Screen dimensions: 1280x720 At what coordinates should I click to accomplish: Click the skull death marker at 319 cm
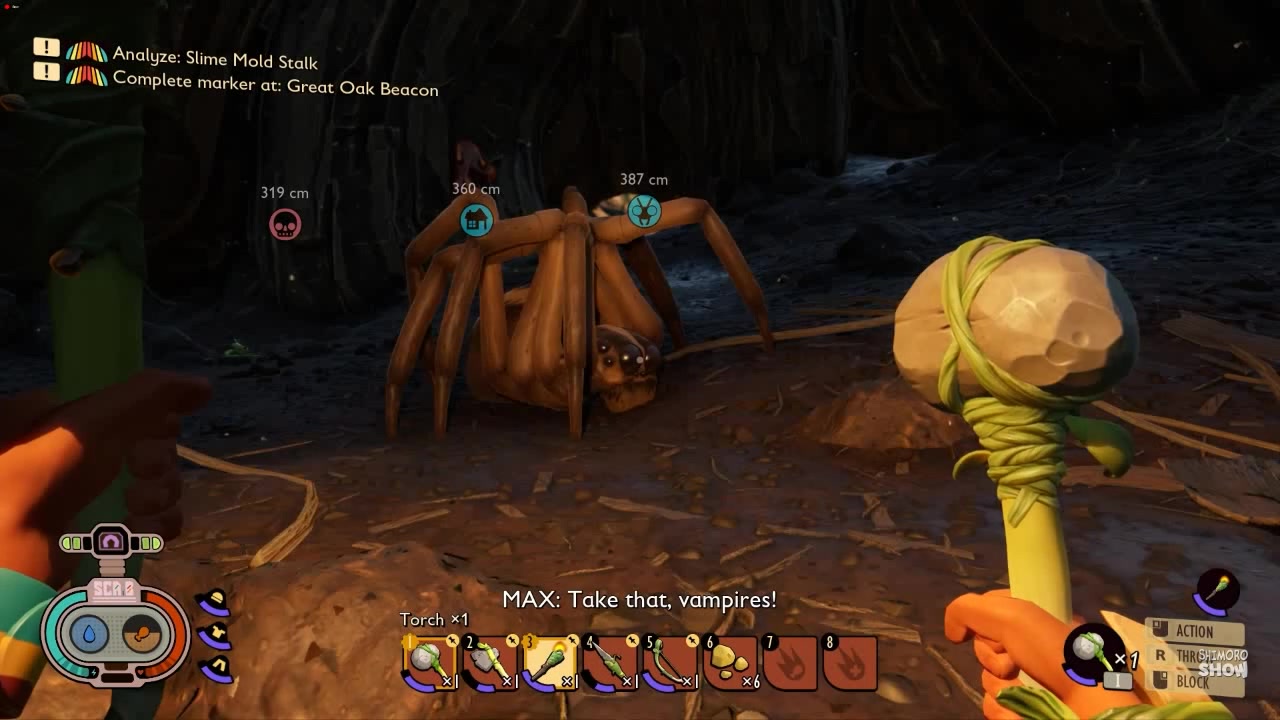(285, 224)
